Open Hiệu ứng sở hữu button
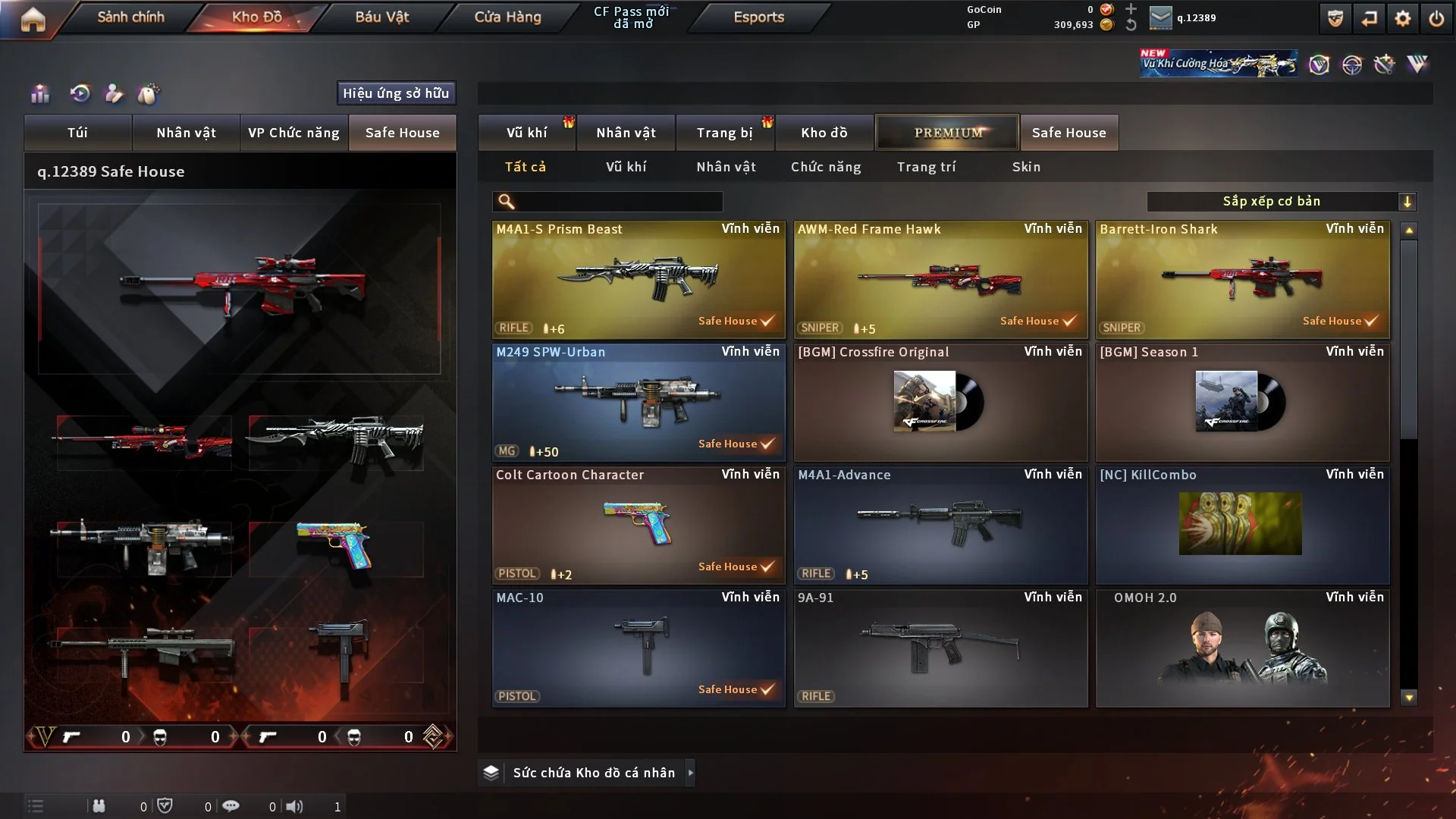 [396, 93]
